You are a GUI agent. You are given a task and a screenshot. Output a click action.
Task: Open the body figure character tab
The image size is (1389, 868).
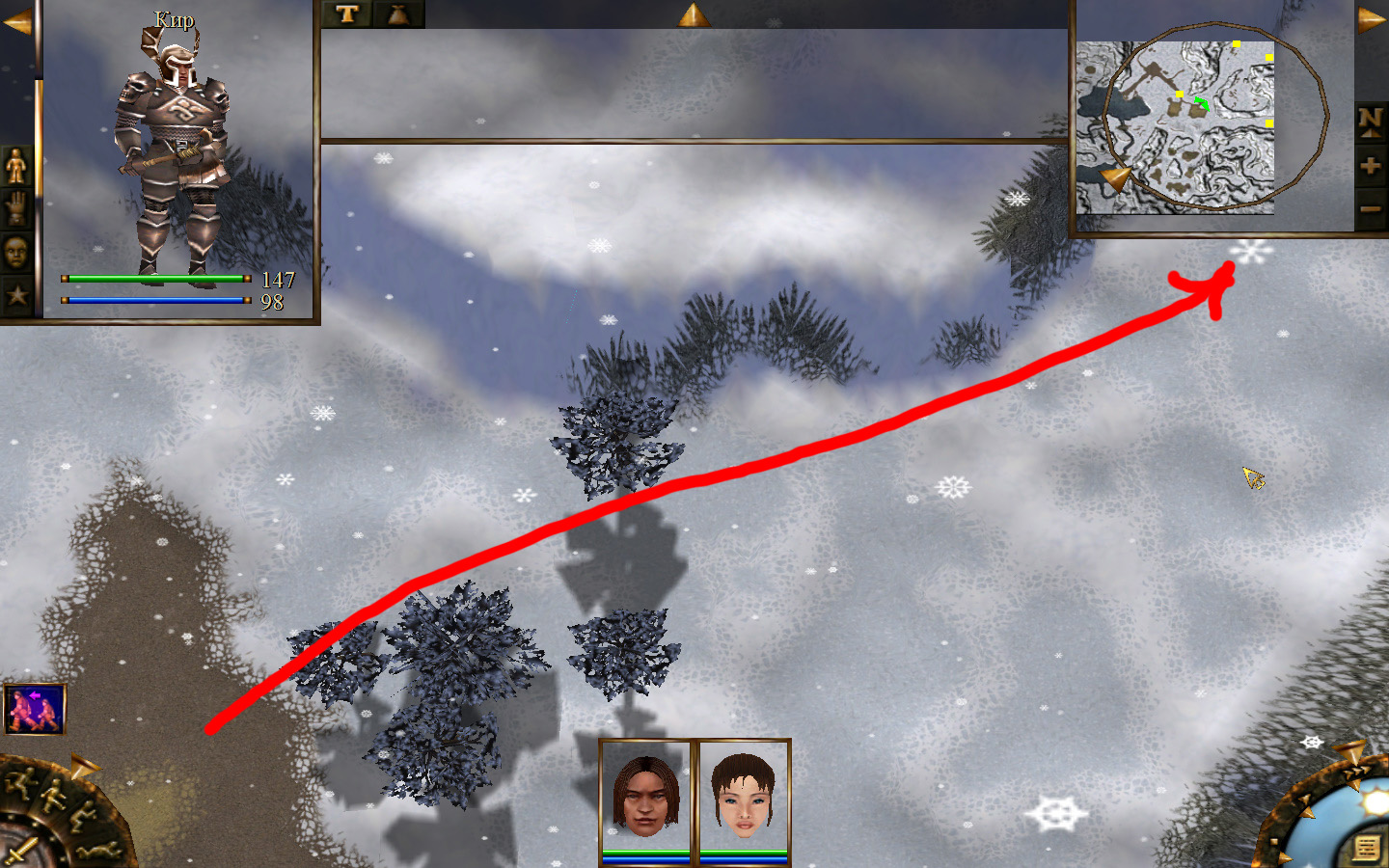(16, 166)
